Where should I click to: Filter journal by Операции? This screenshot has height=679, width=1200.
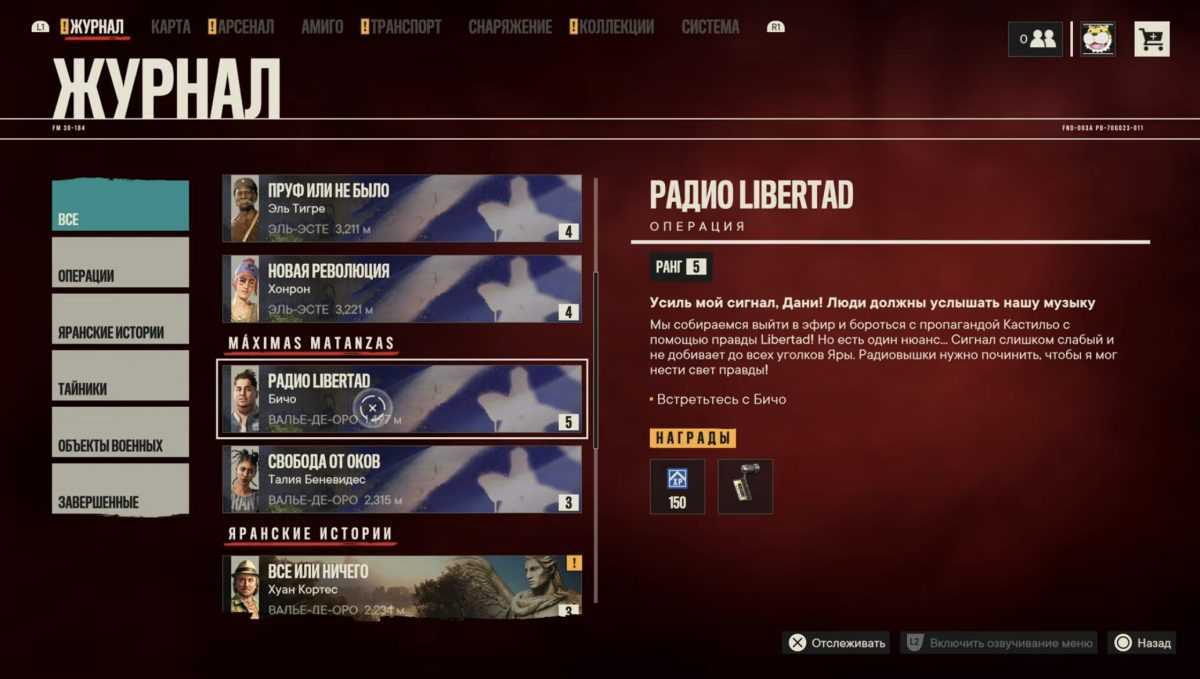(x=120, y=263)
